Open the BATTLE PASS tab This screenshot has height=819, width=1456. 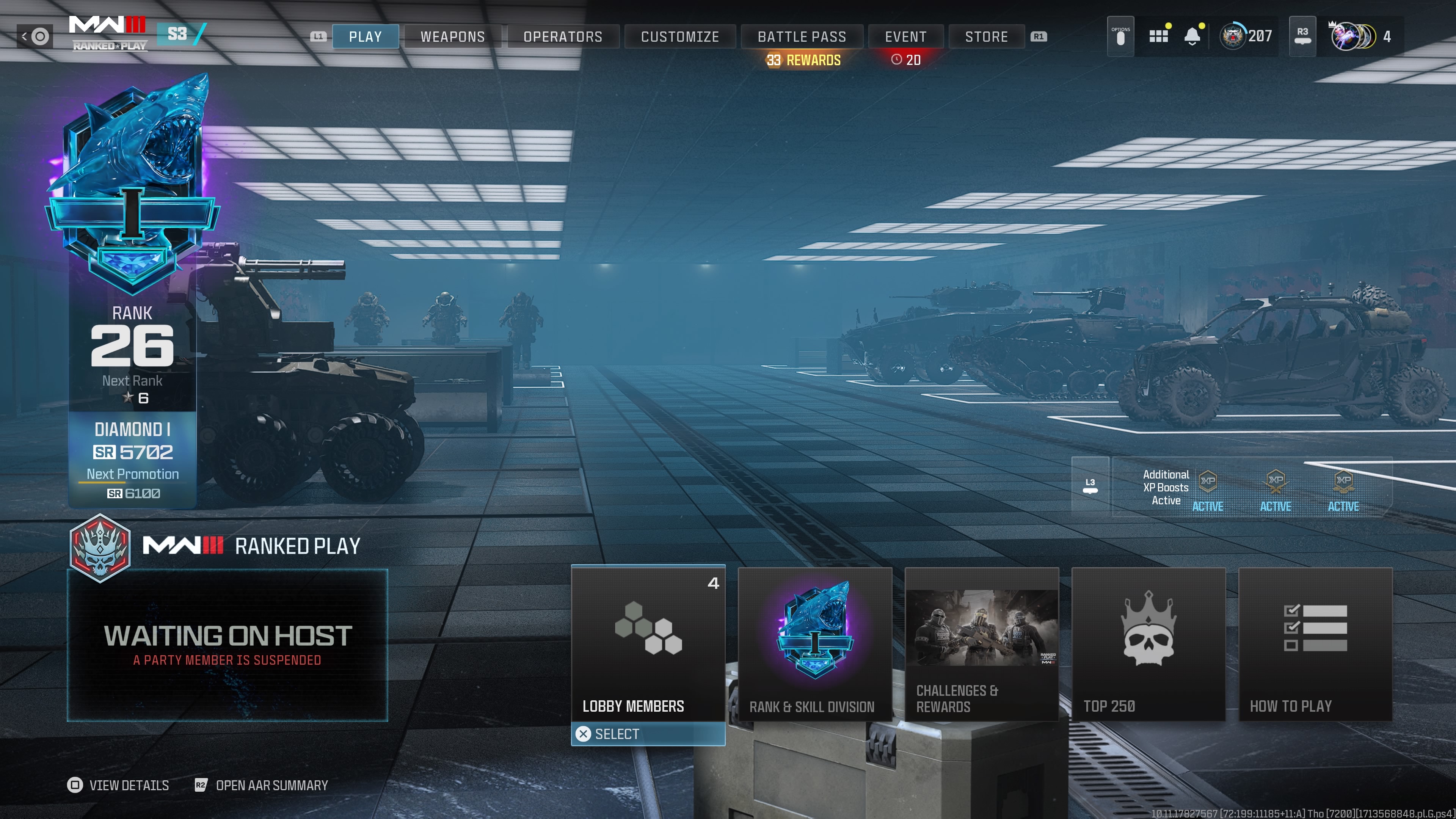pos(802,37)
